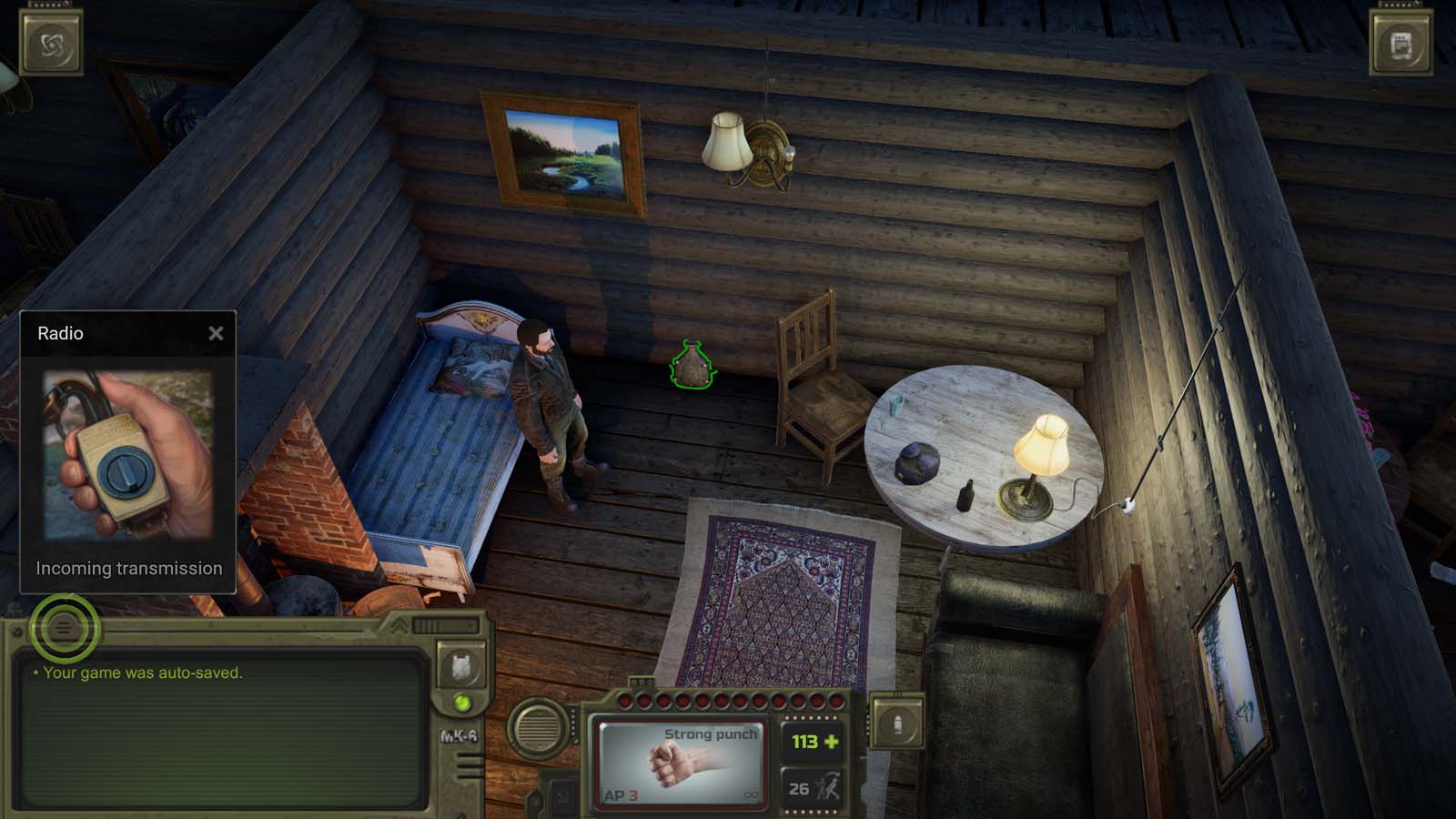Toggle the circled radio button near the message log
Image resolution: width=1456 pixels, height=819 pixels.
tap(64, 630)
